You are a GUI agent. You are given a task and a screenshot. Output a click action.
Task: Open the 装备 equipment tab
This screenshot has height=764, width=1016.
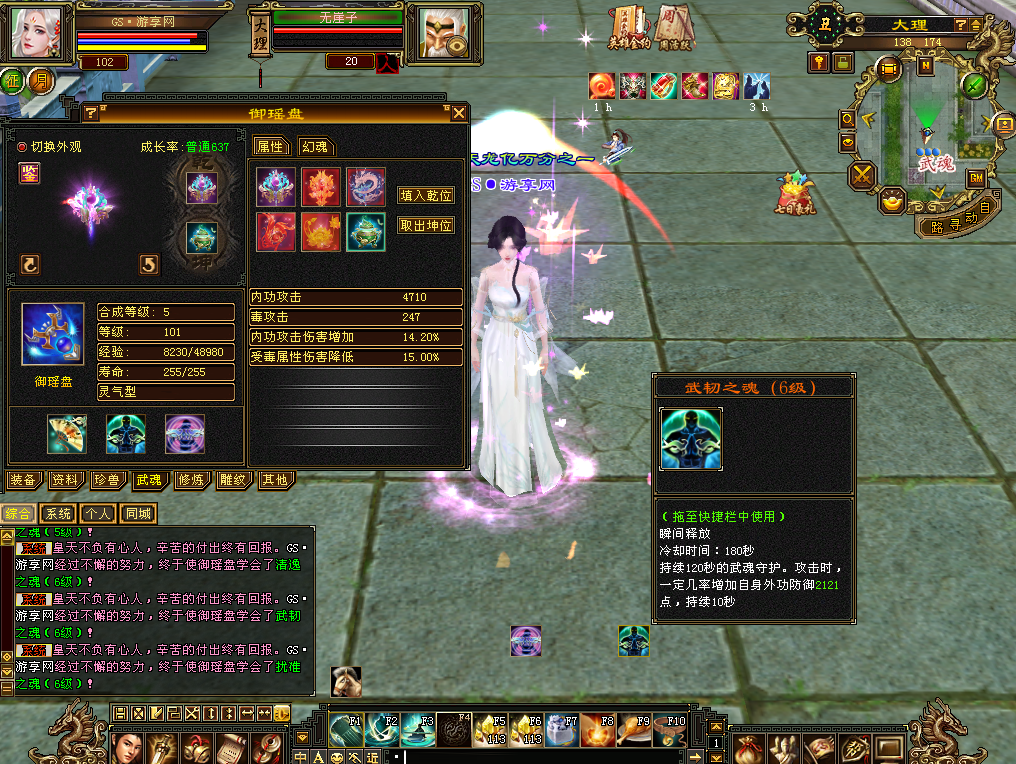click(22, 480)
